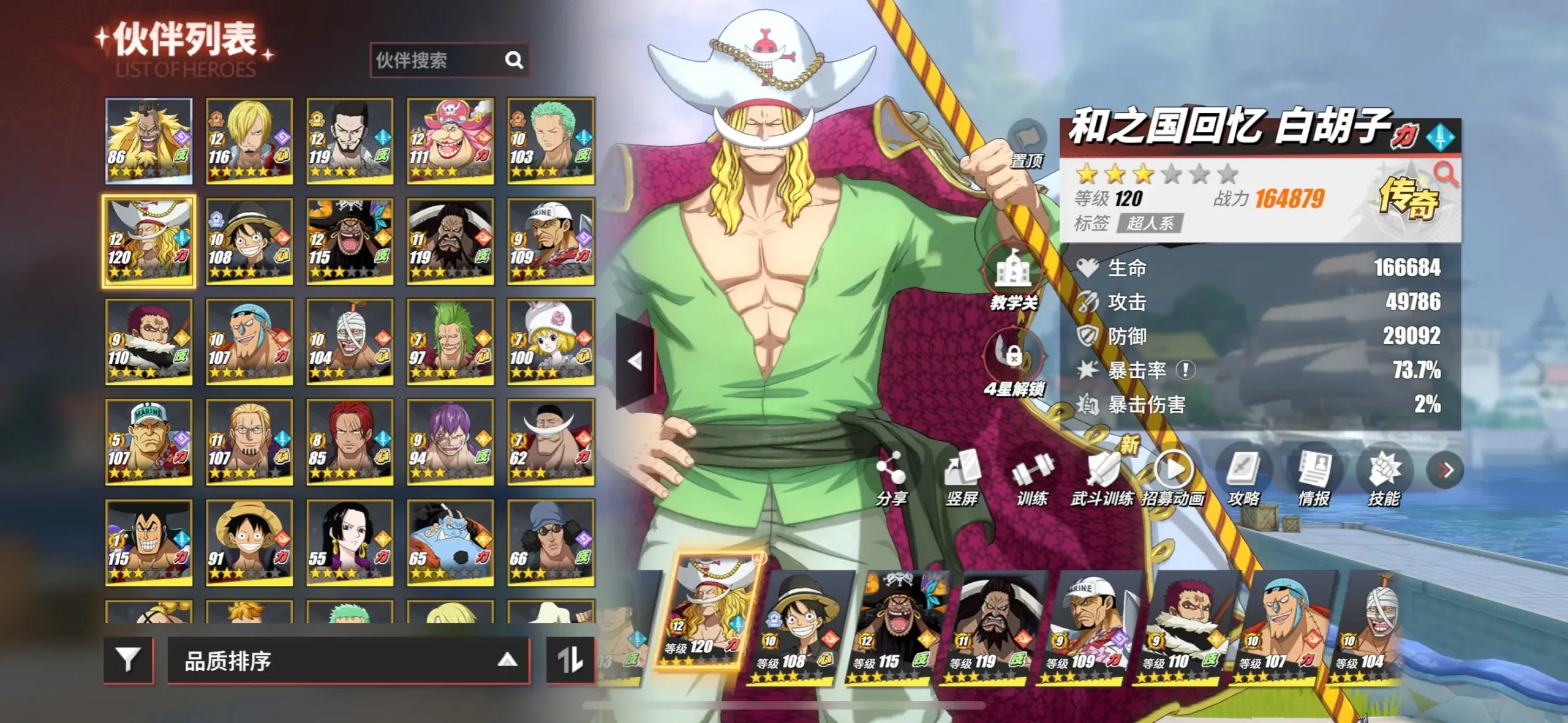The image size is (1568, 723).
Task: Open the 训练 training menu
Action: coord(1032,478)
